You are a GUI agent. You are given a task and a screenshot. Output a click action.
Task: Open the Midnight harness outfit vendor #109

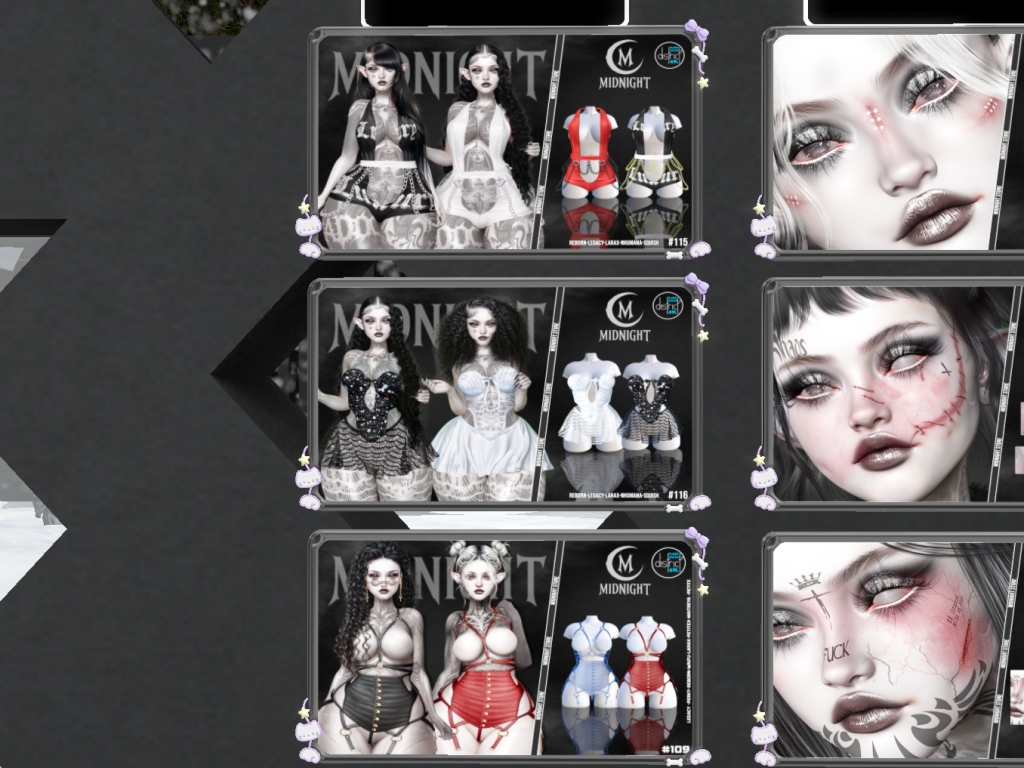[505, 646]
